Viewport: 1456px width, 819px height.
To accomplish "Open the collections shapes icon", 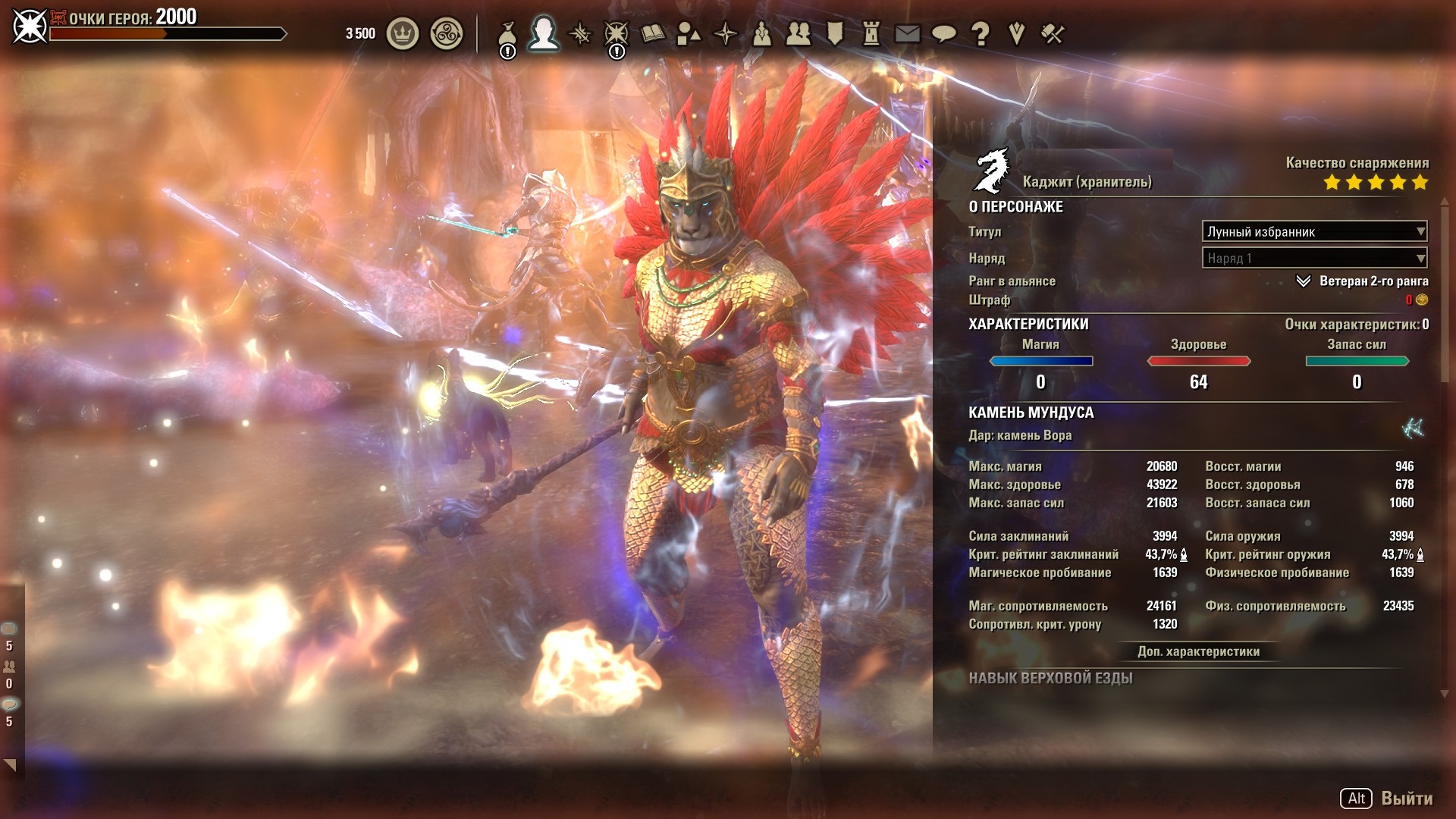I will pos(689,34).
